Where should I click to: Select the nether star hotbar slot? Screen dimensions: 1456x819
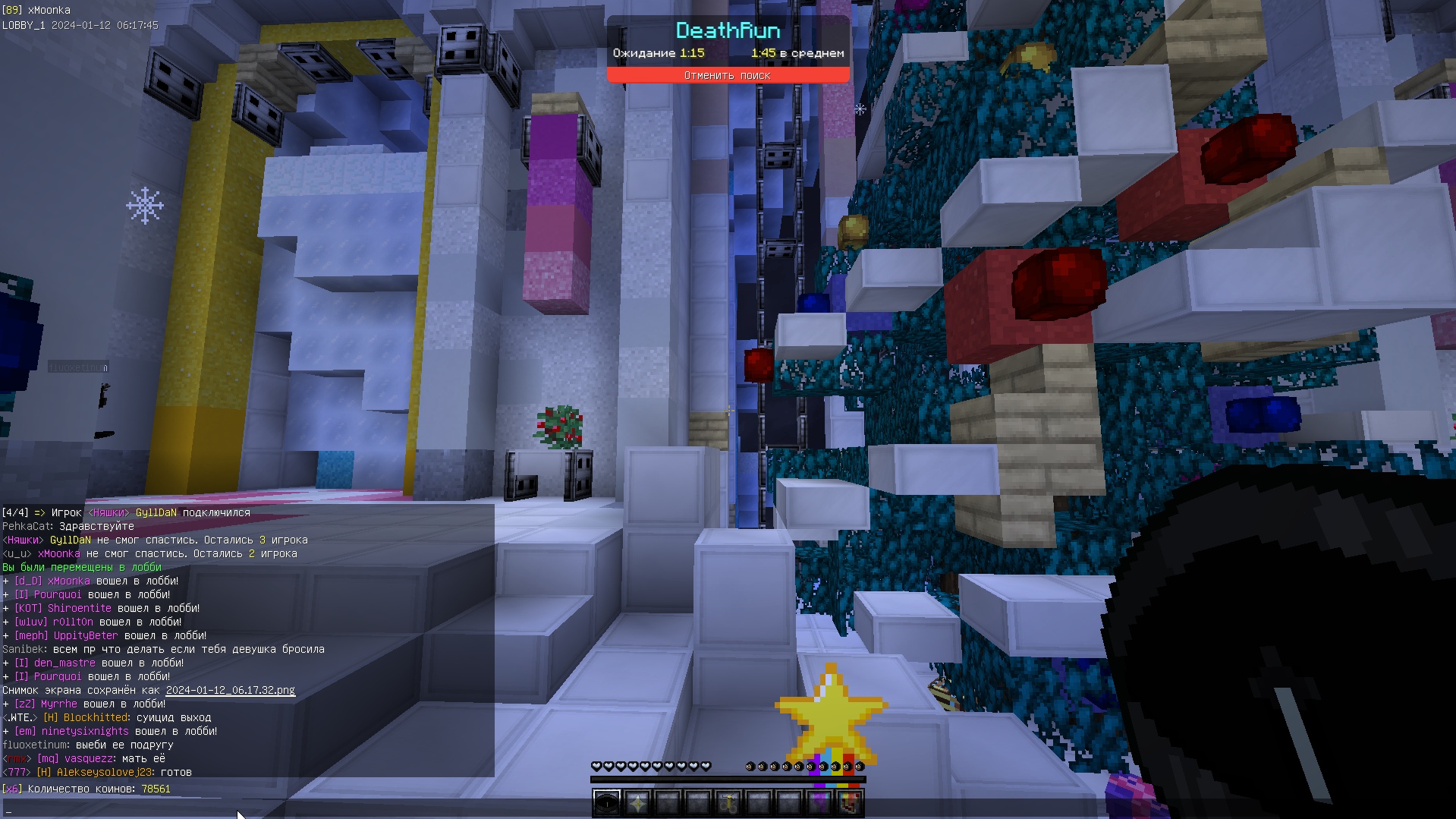(637, 802)
